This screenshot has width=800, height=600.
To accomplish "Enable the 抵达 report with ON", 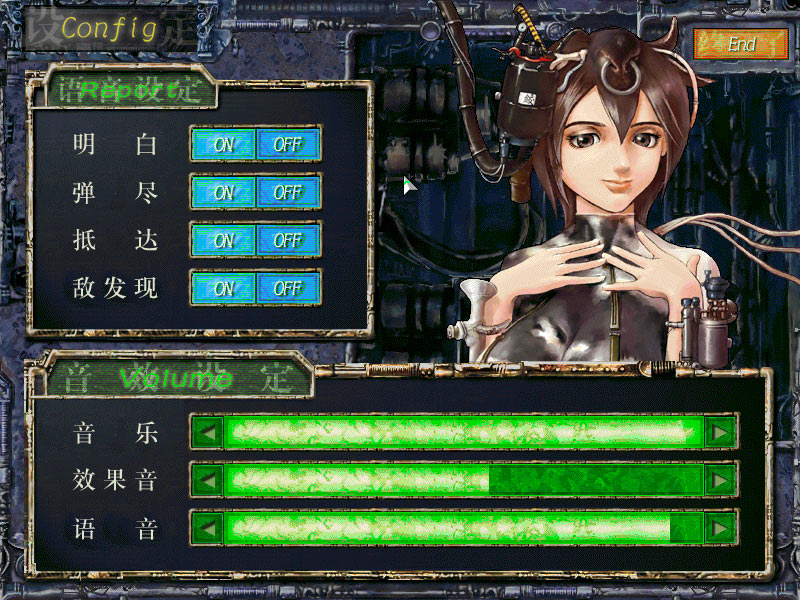I will [x=223, y=240].
